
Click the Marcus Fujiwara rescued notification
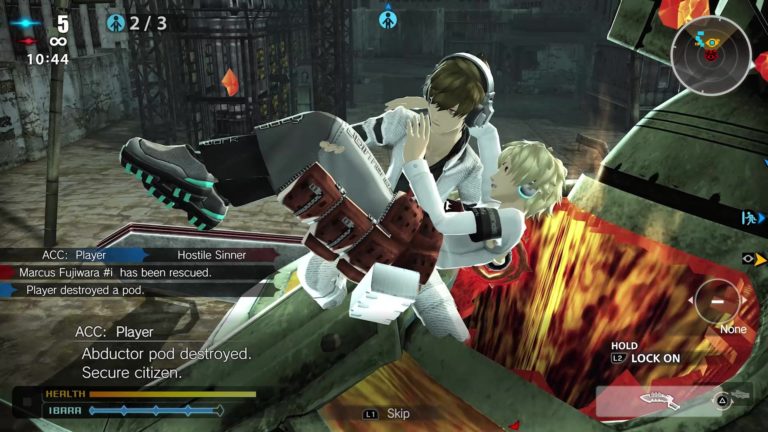115,272
